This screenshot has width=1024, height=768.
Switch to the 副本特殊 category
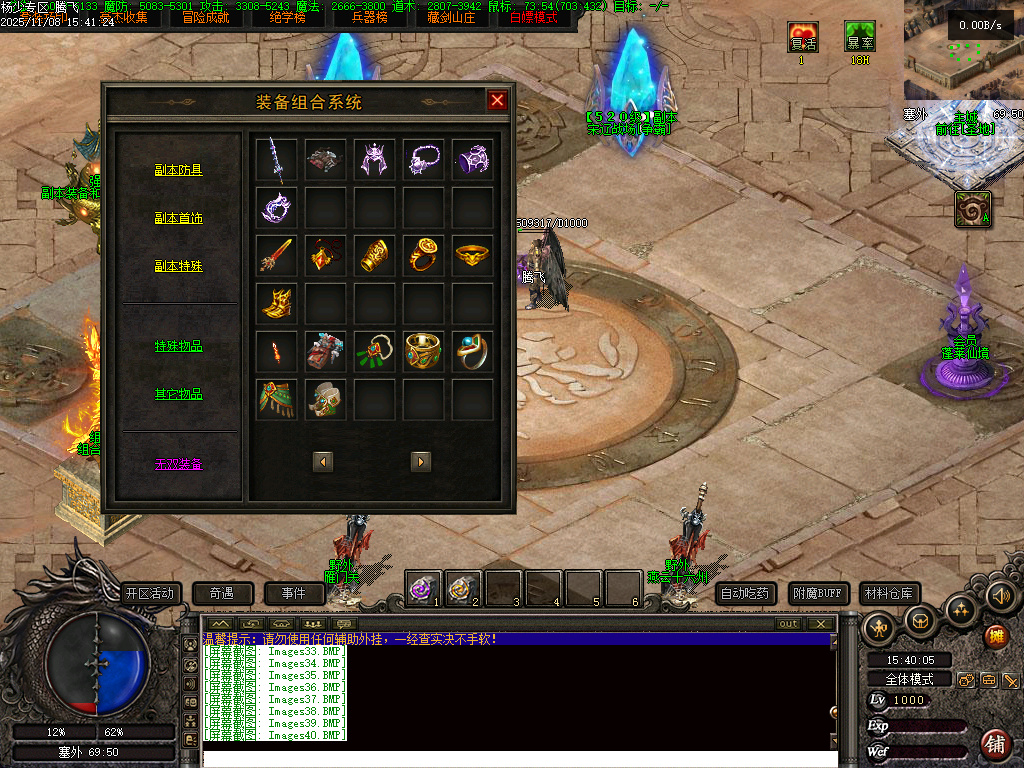[x=178, y=266]
